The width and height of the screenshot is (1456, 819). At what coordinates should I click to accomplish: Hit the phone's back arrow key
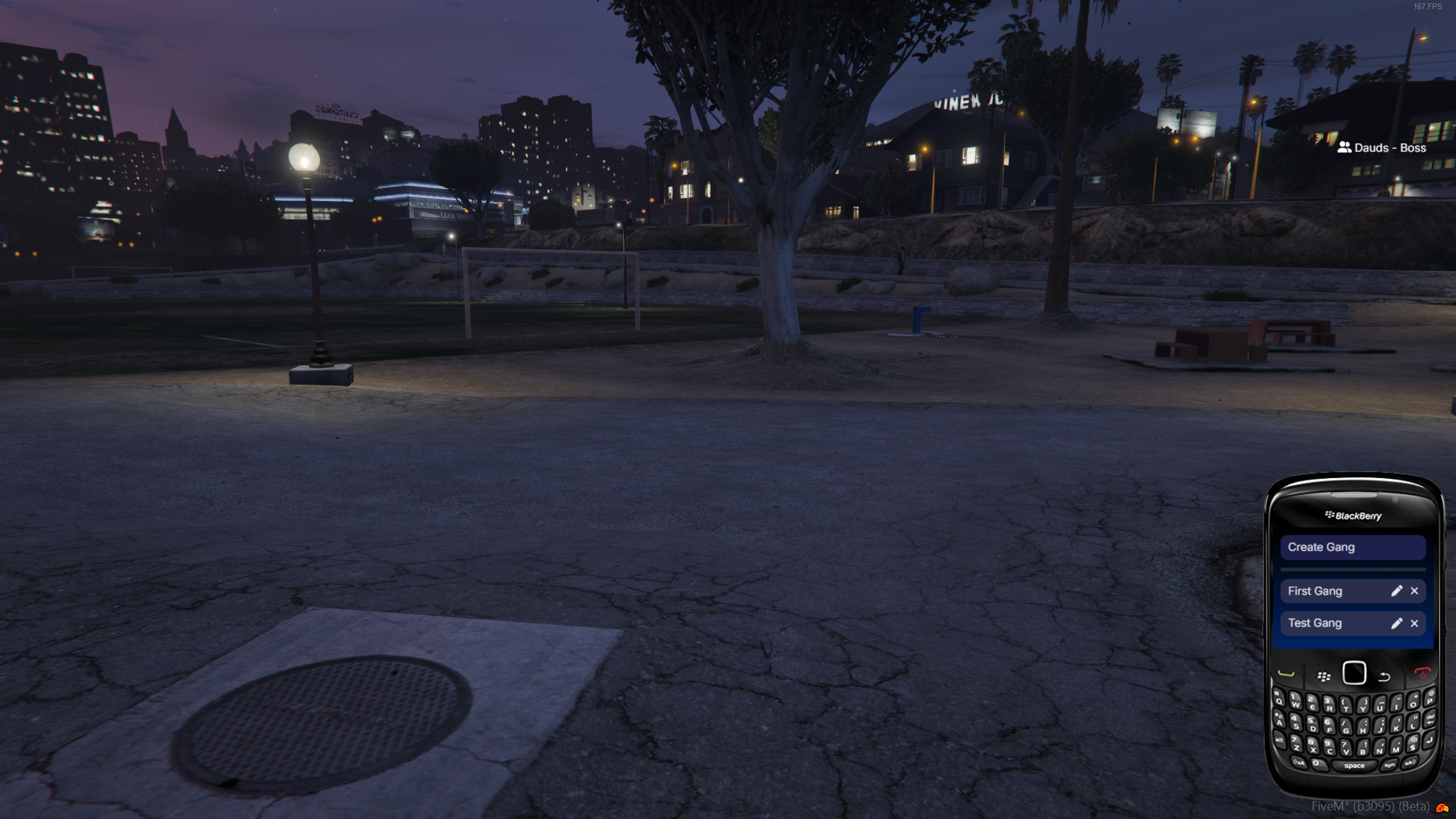pyautogui.click(x=1384, y=677)
